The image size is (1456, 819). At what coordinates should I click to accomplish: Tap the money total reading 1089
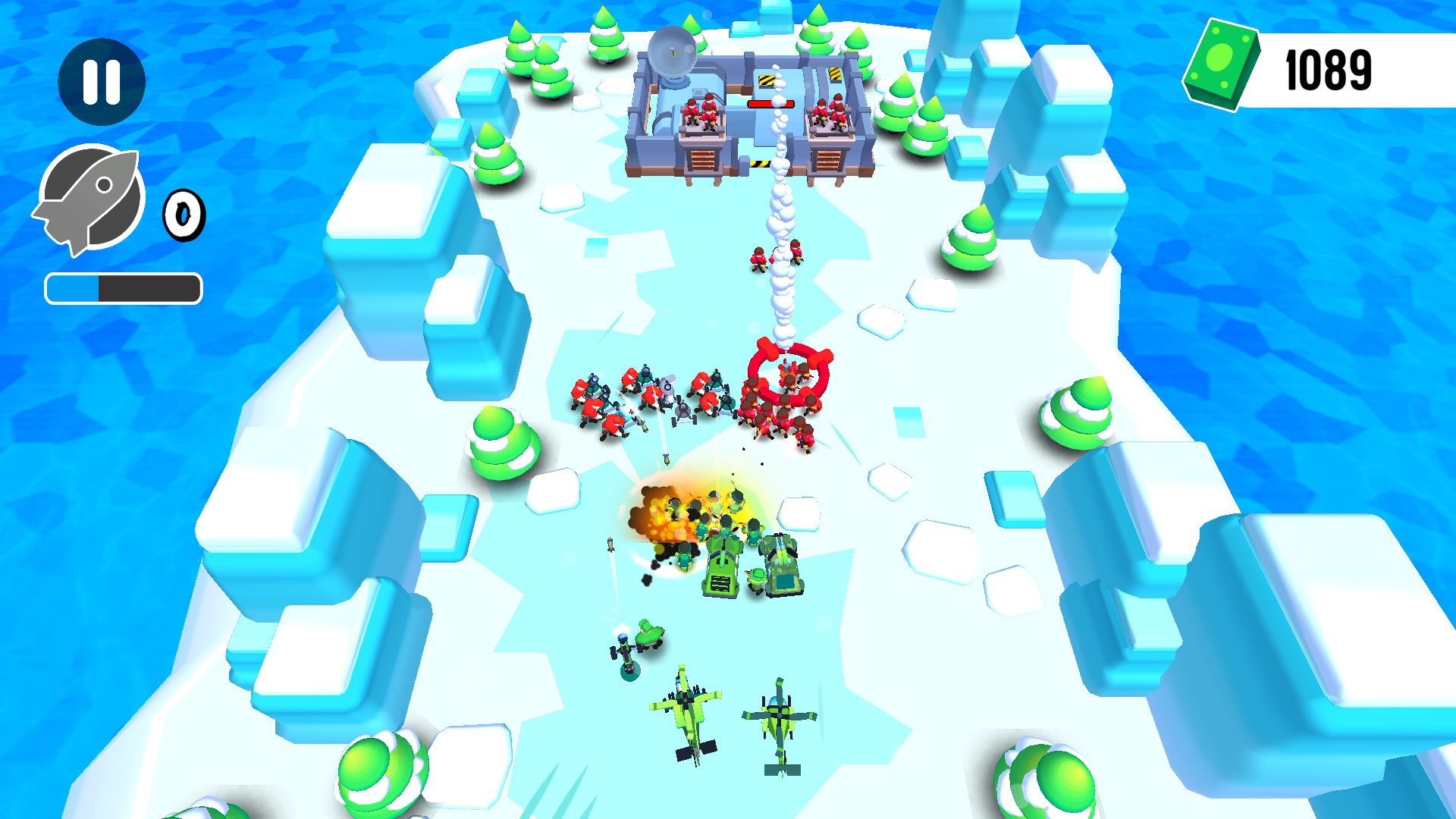pyautogui.click(x=1329, y=71)
